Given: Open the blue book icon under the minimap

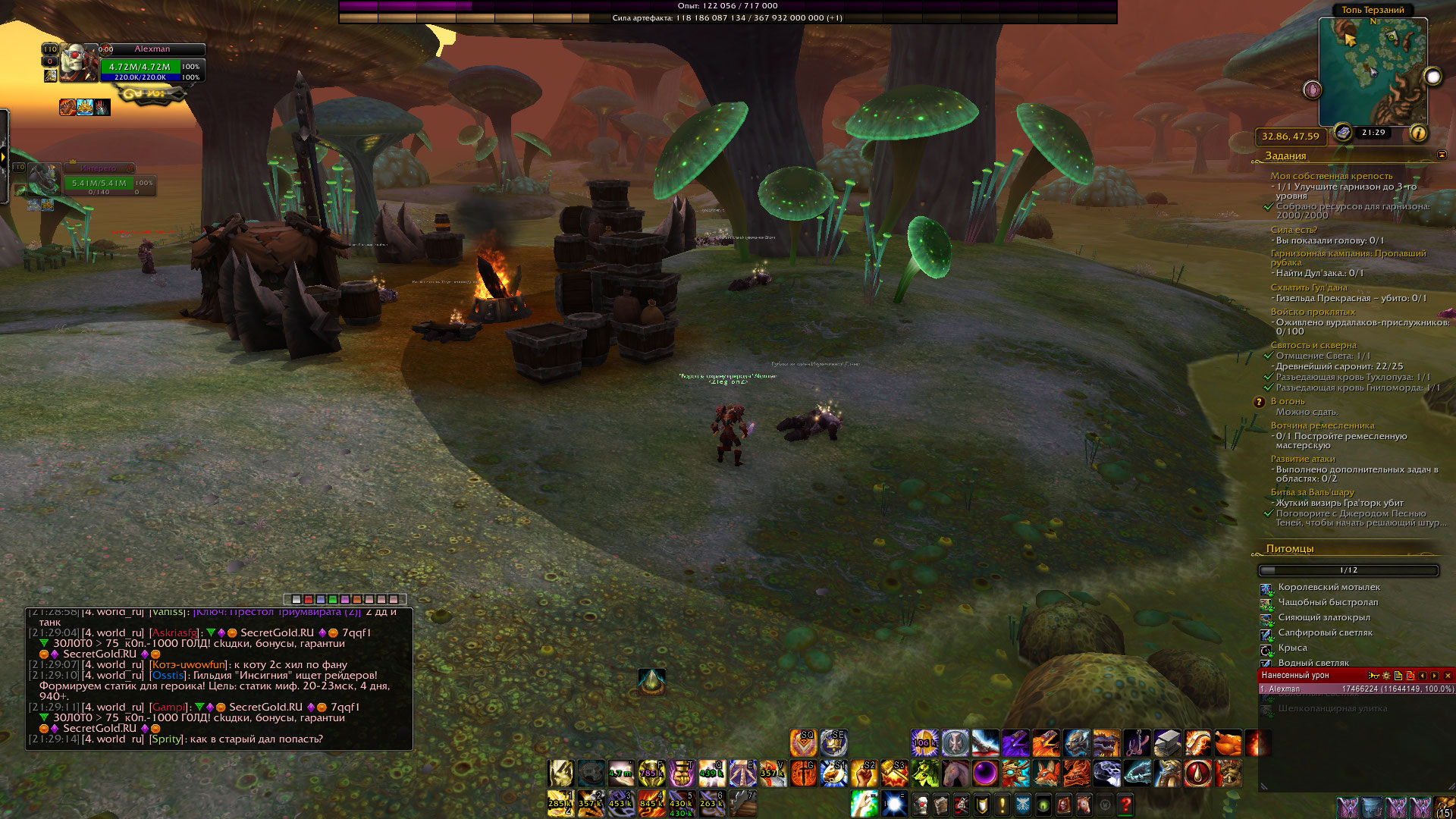Looking at the screenshot, I should 1343,133.
